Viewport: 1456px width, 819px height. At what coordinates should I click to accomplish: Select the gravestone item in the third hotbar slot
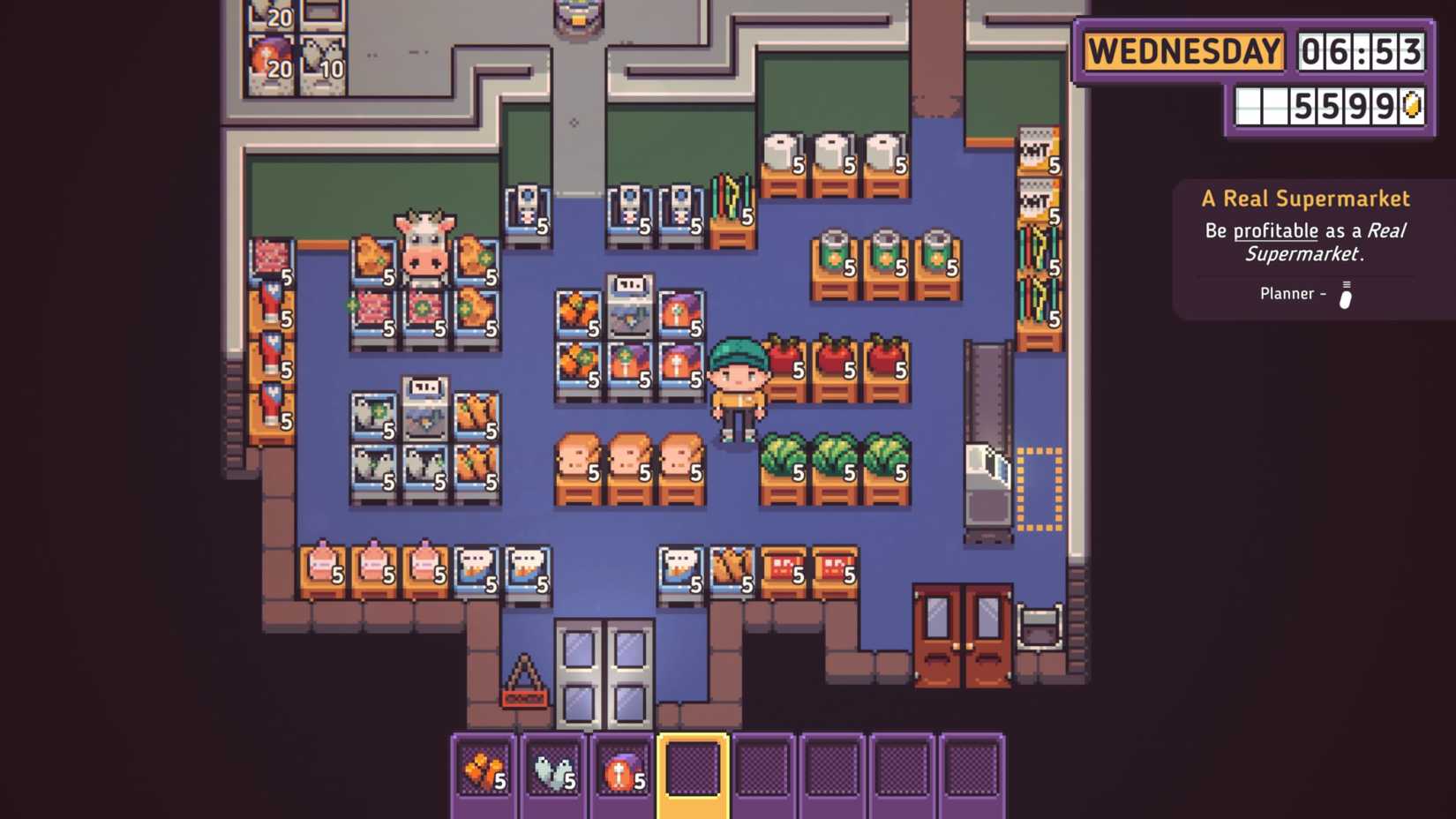620,770
